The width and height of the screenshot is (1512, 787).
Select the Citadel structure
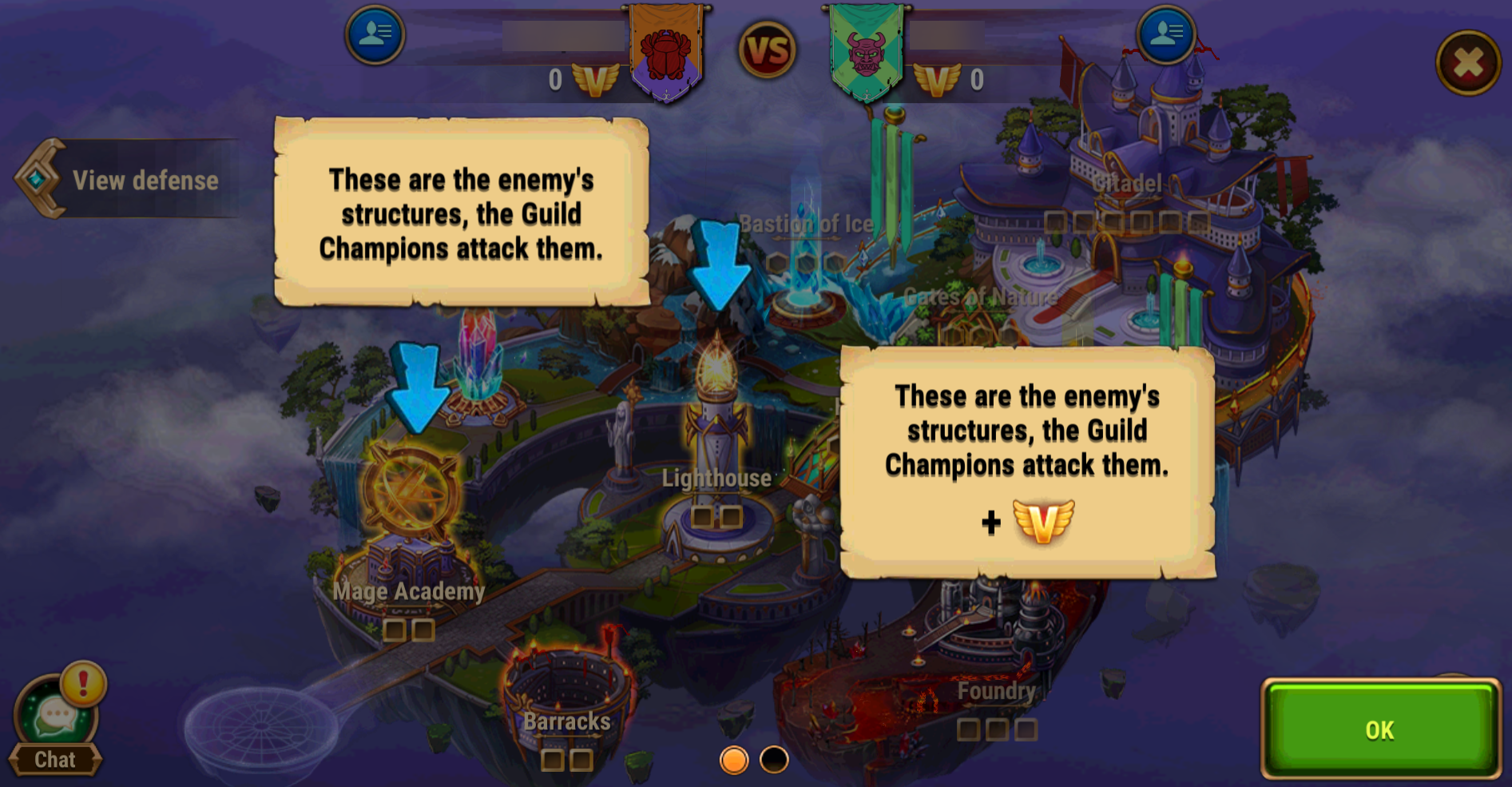(x=1134, y=160)
